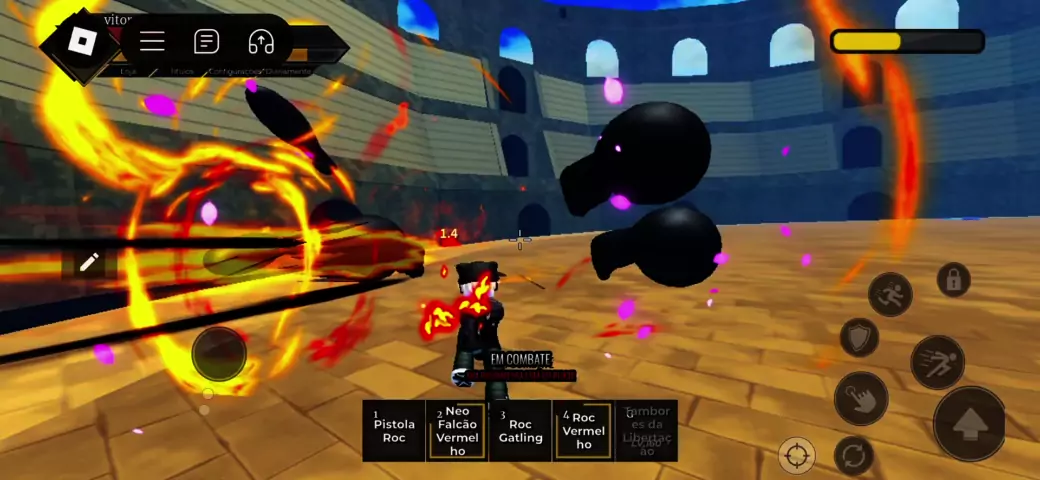Toggle the padlock lock button

(953, 280)
